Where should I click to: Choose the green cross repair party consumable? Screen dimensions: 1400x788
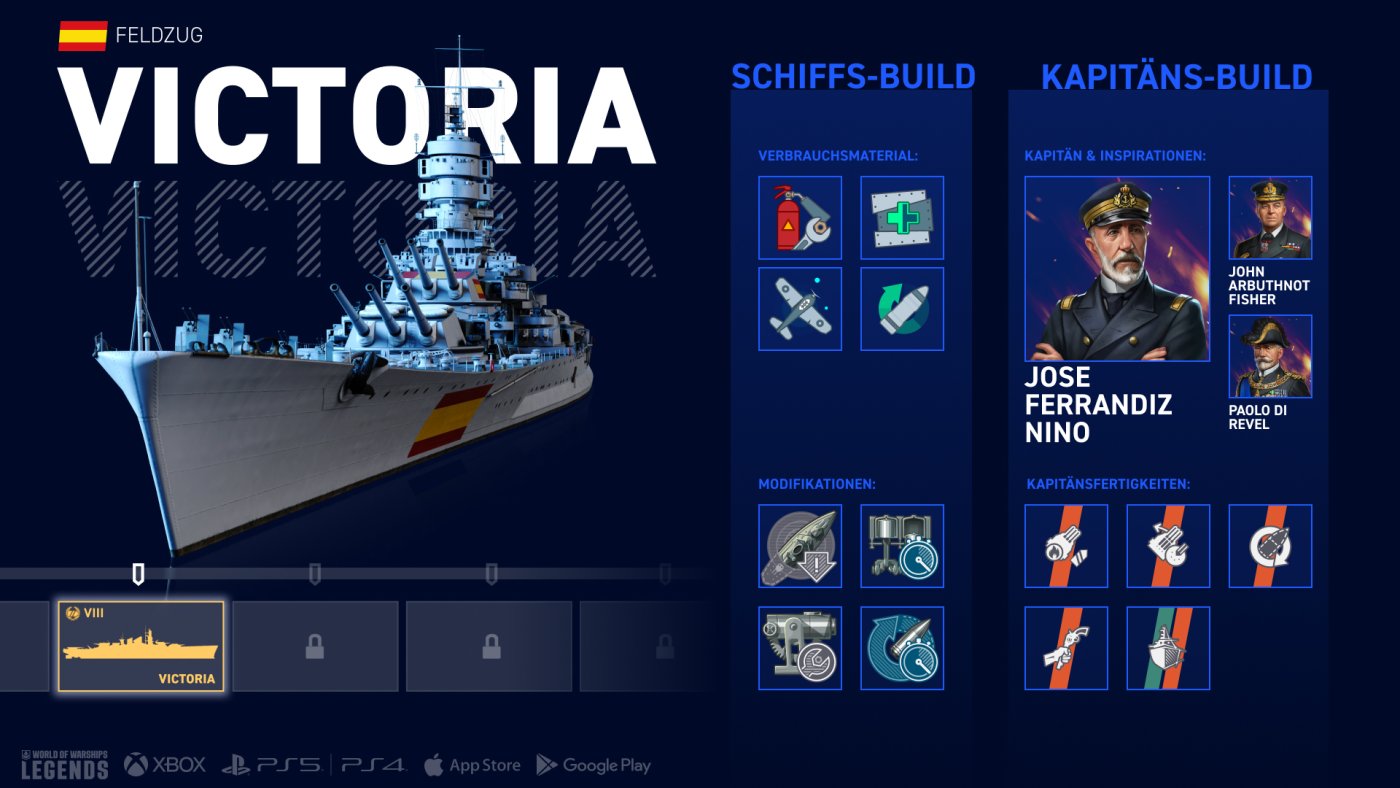(x=902, y=218)
